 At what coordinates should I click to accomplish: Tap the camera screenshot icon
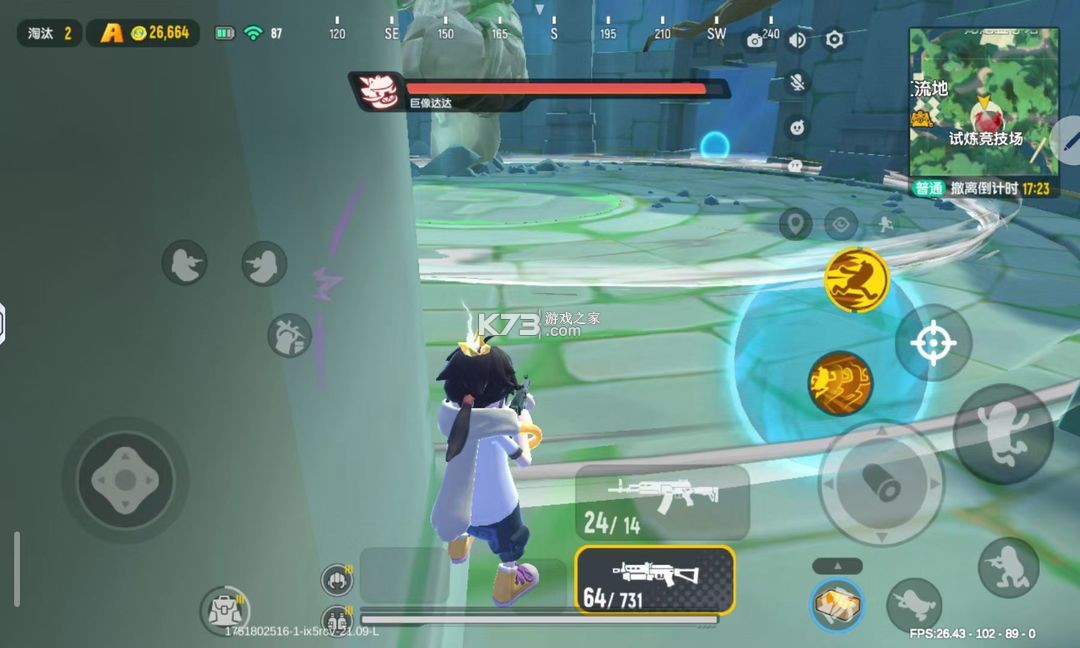pyautogui.click(x=755, y=40)
